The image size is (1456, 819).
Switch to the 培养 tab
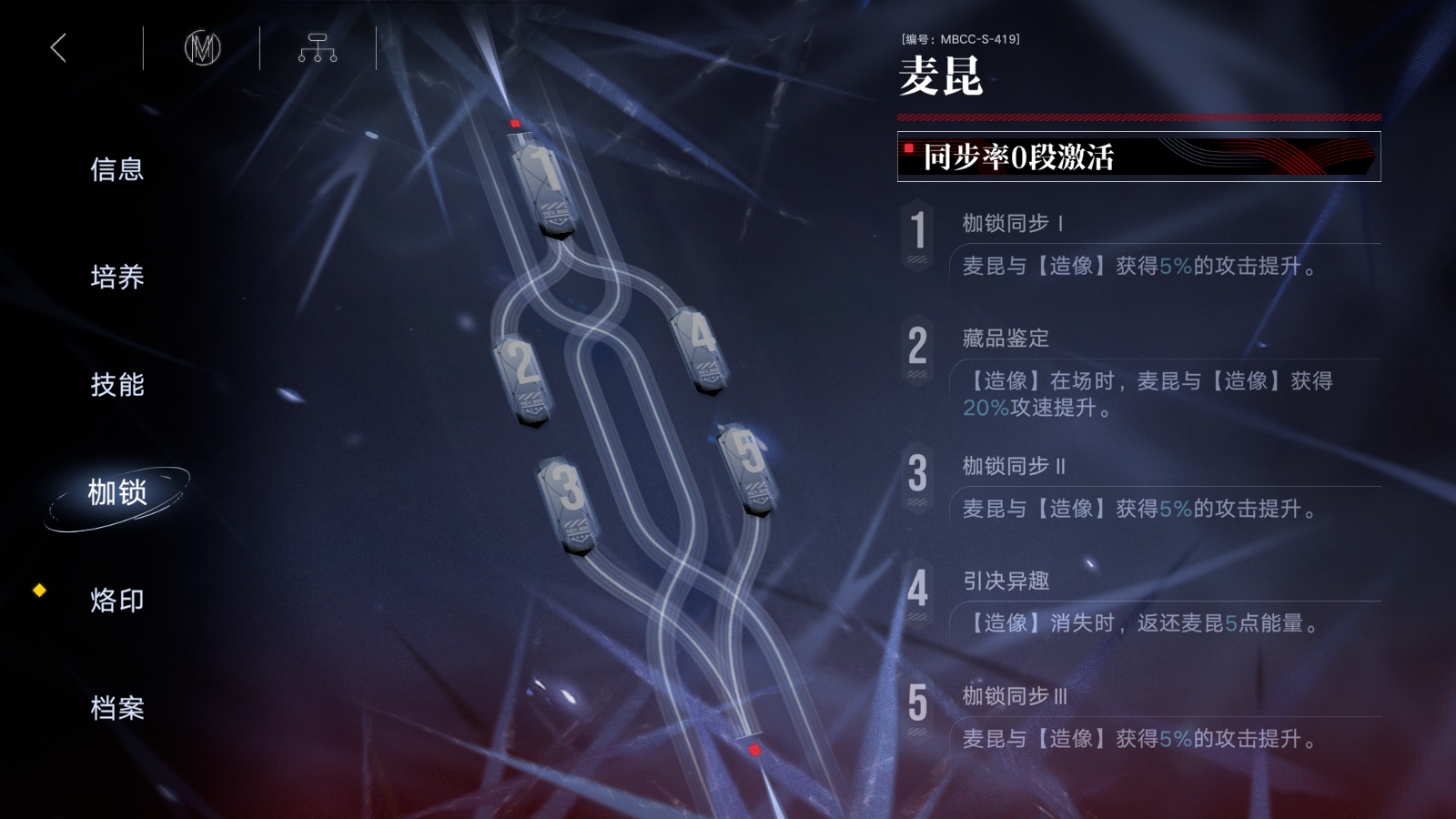117,277
